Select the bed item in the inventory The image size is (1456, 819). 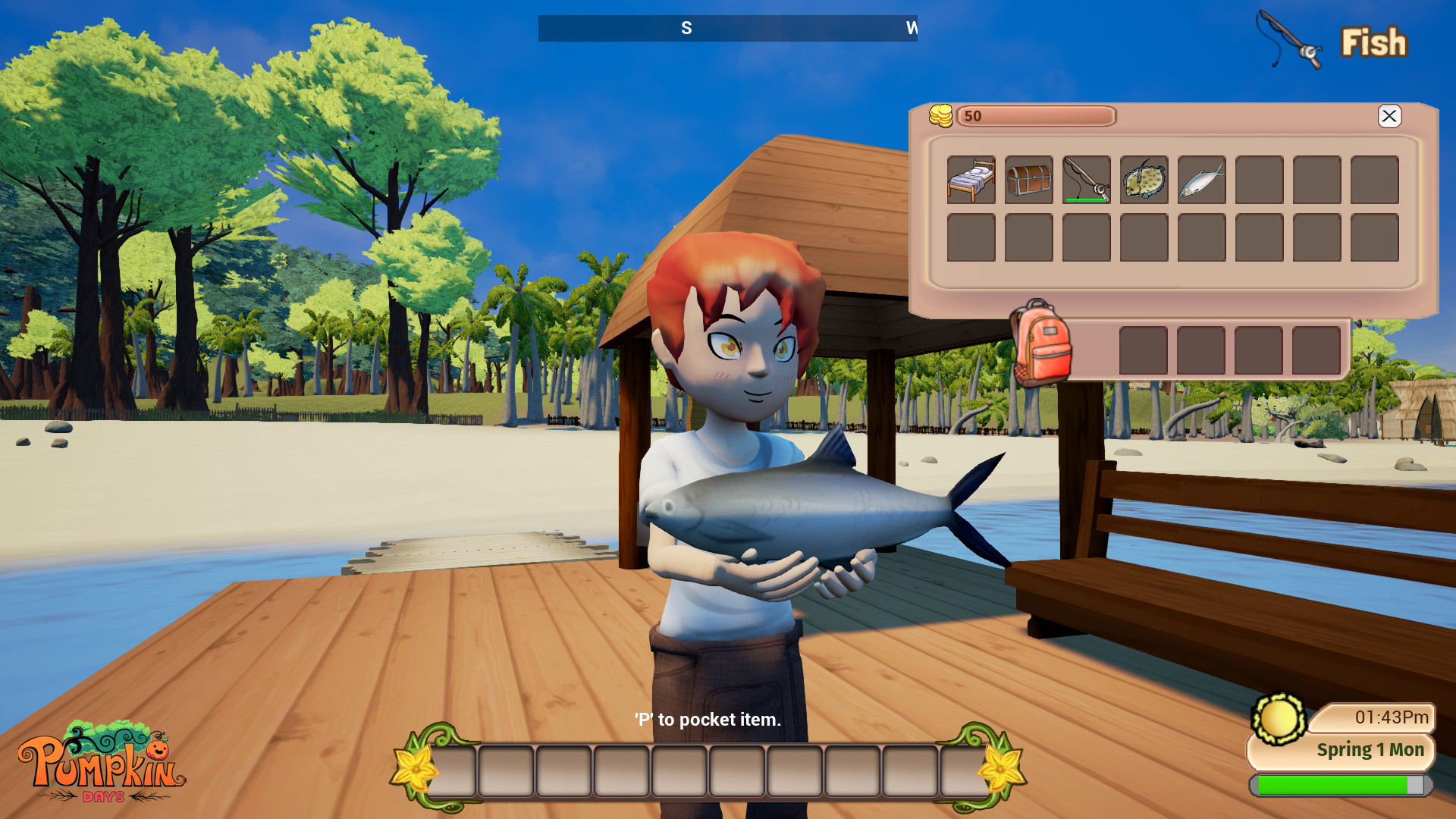coord(971,180)
